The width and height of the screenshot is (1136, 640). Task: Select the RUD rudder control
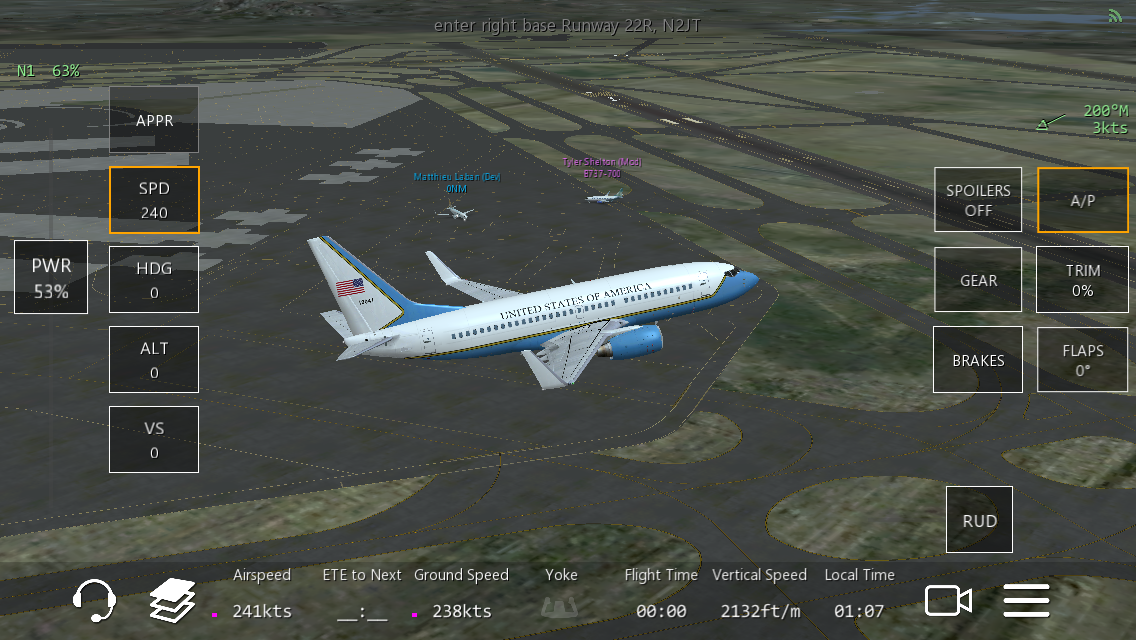[x=979, y=520]
